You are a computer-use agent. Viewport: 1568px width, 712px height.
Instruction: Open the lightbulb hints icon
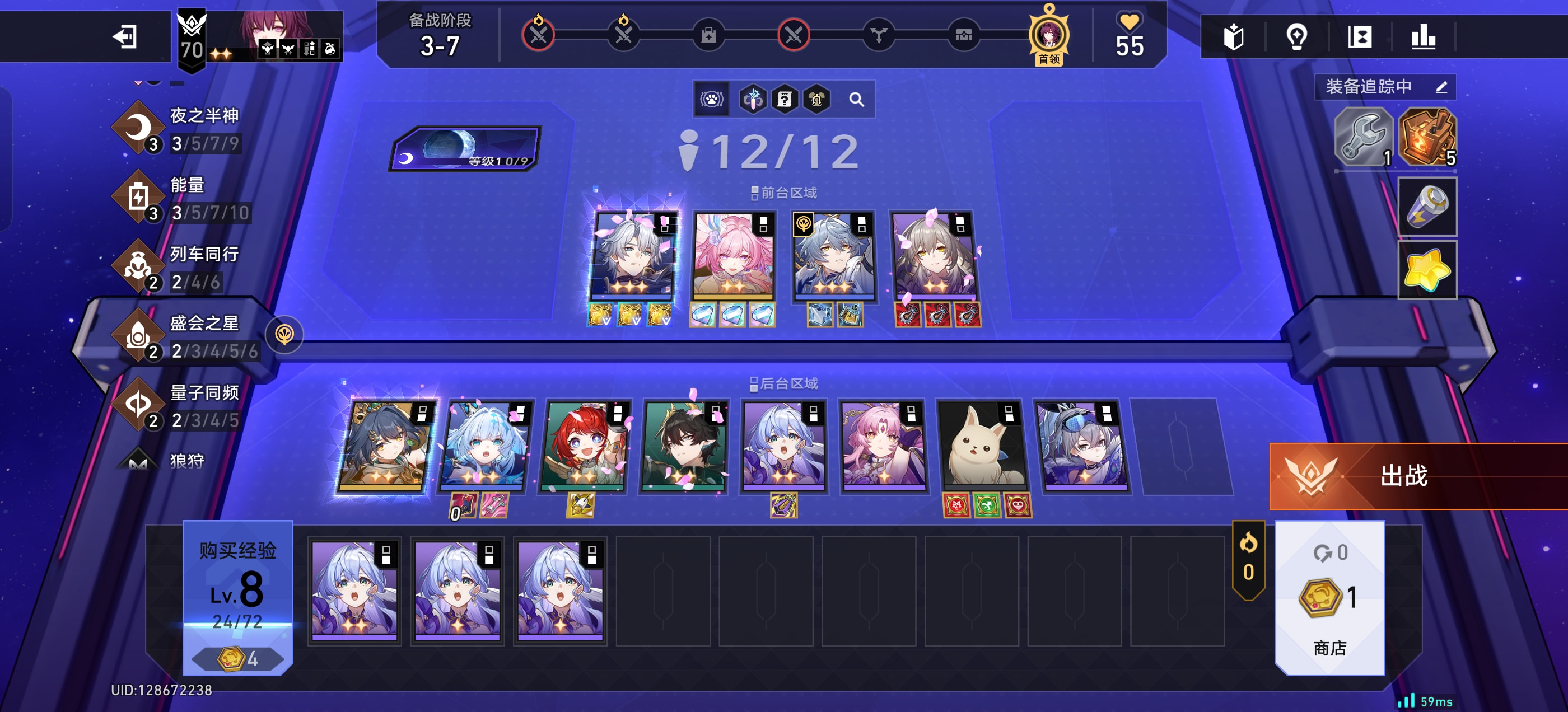(x=1296, y=37)
